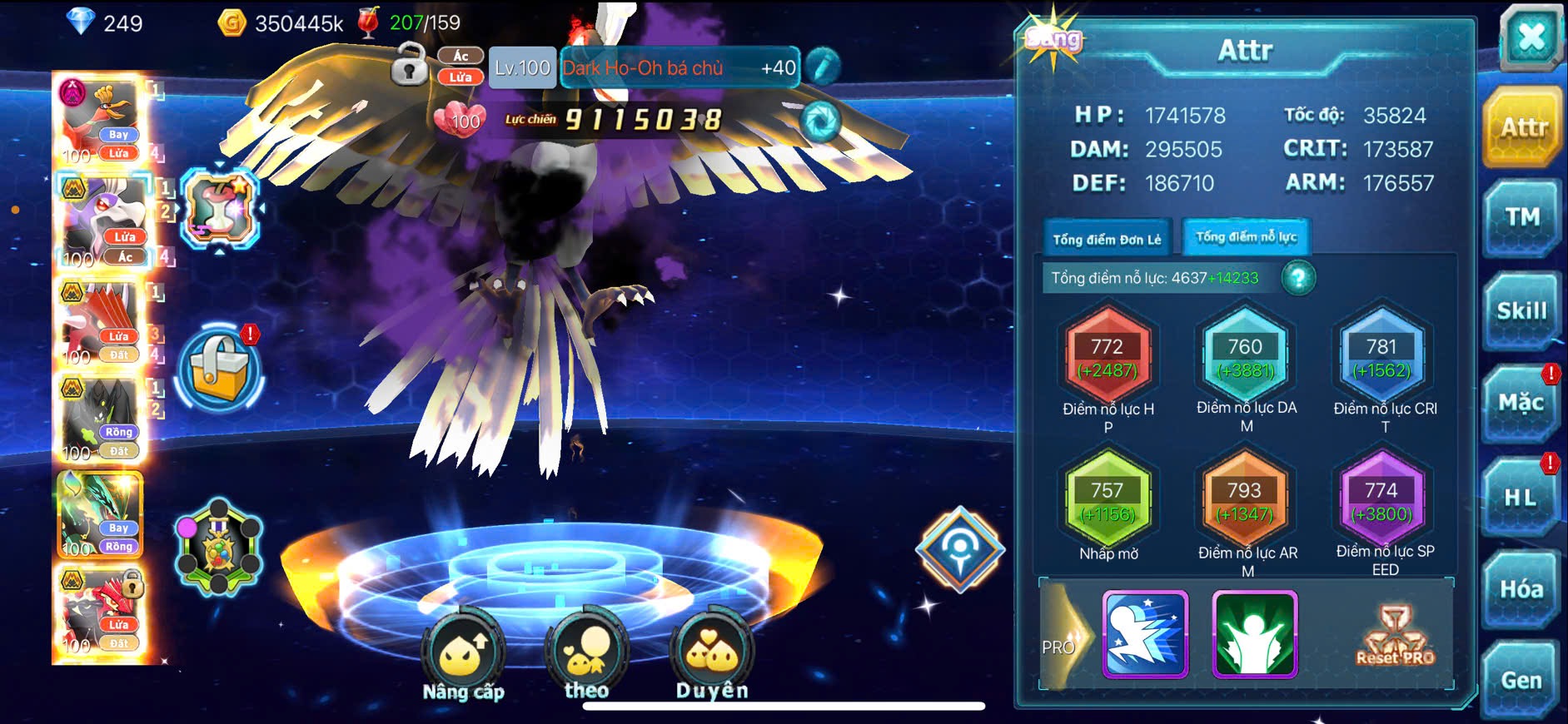The image size is (1568, 724).
Task: Edit the pokemon name with pencil icon
Action: [822, 67]
